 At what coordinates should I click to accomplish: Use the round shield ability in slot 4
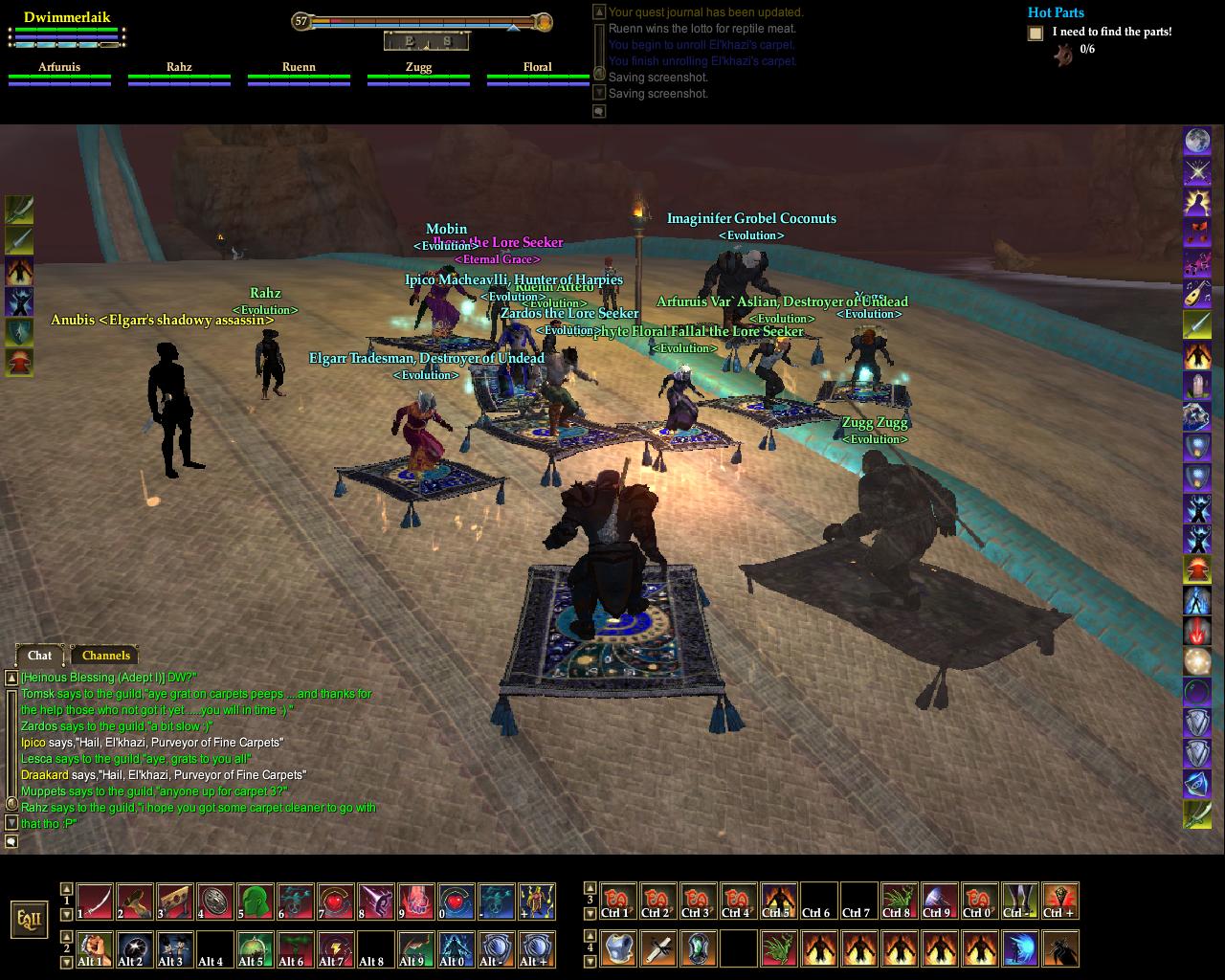215,902
